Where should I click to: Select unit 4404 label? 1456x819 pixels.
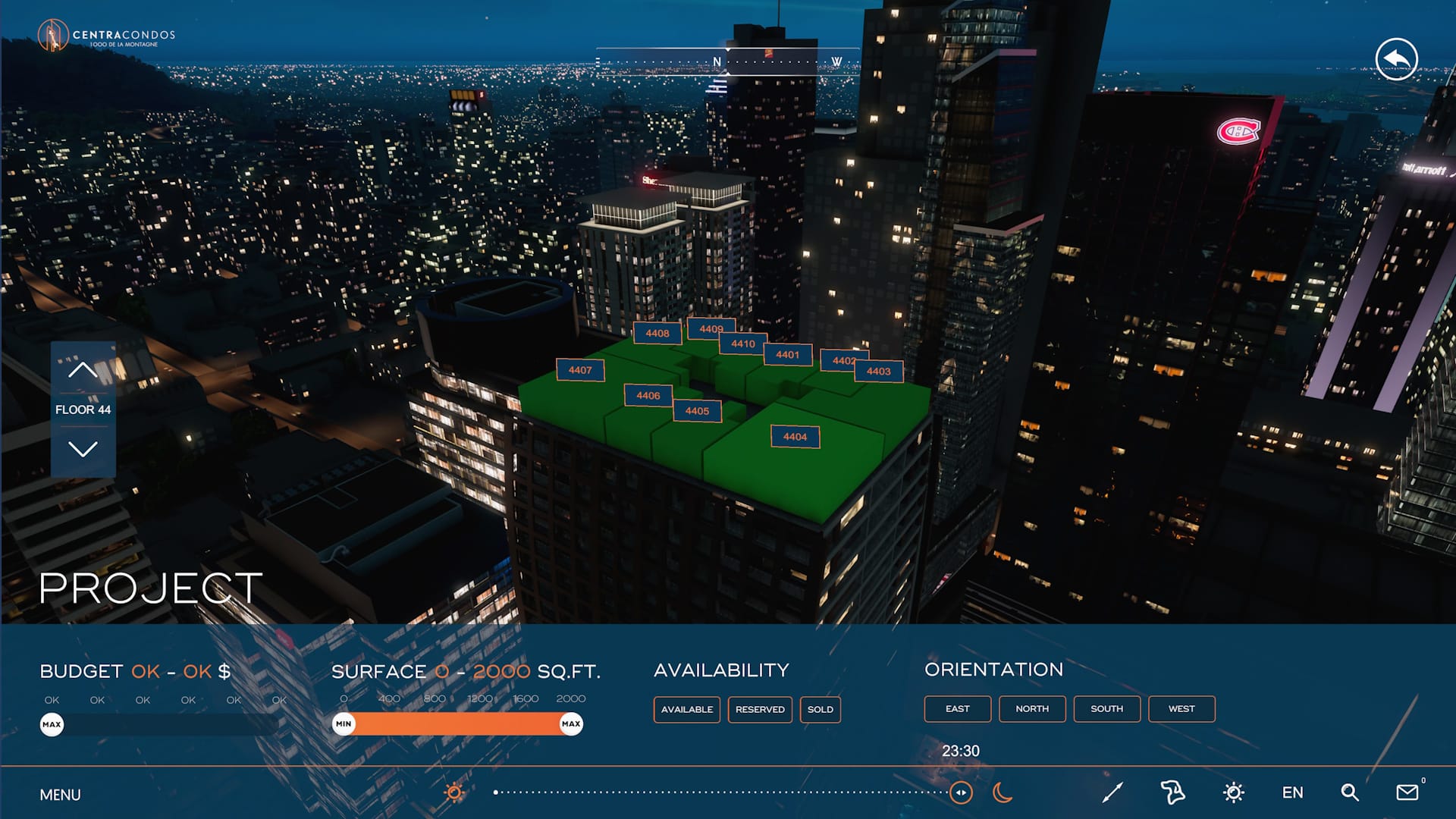tap(795, 437)
